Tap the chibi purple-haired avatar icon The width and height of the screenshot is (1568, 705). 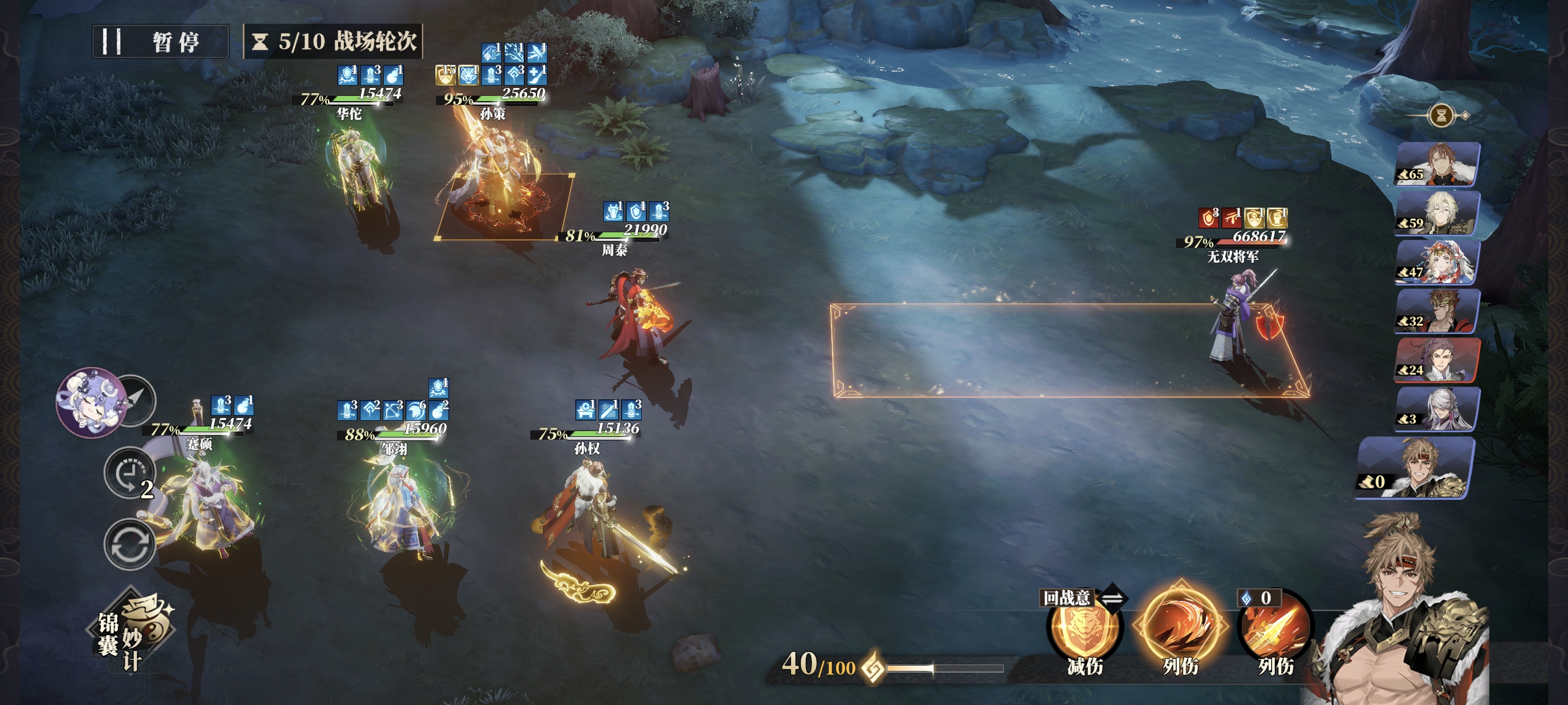click(x=91, y=402)
